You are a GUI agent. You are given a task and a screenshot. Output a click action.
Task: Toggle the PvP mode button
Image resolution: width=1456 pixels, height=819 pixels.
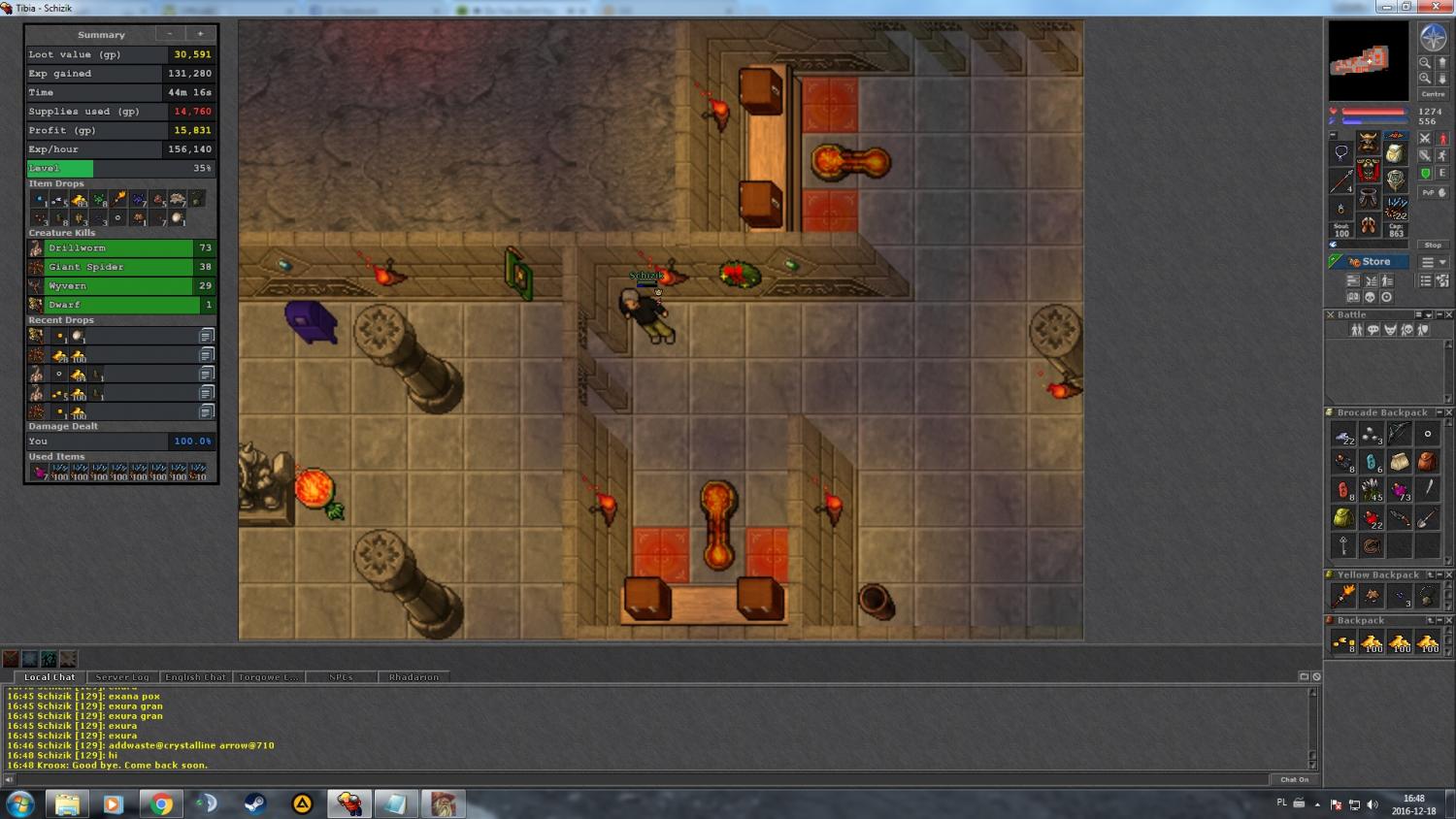tap(1429, 193)
